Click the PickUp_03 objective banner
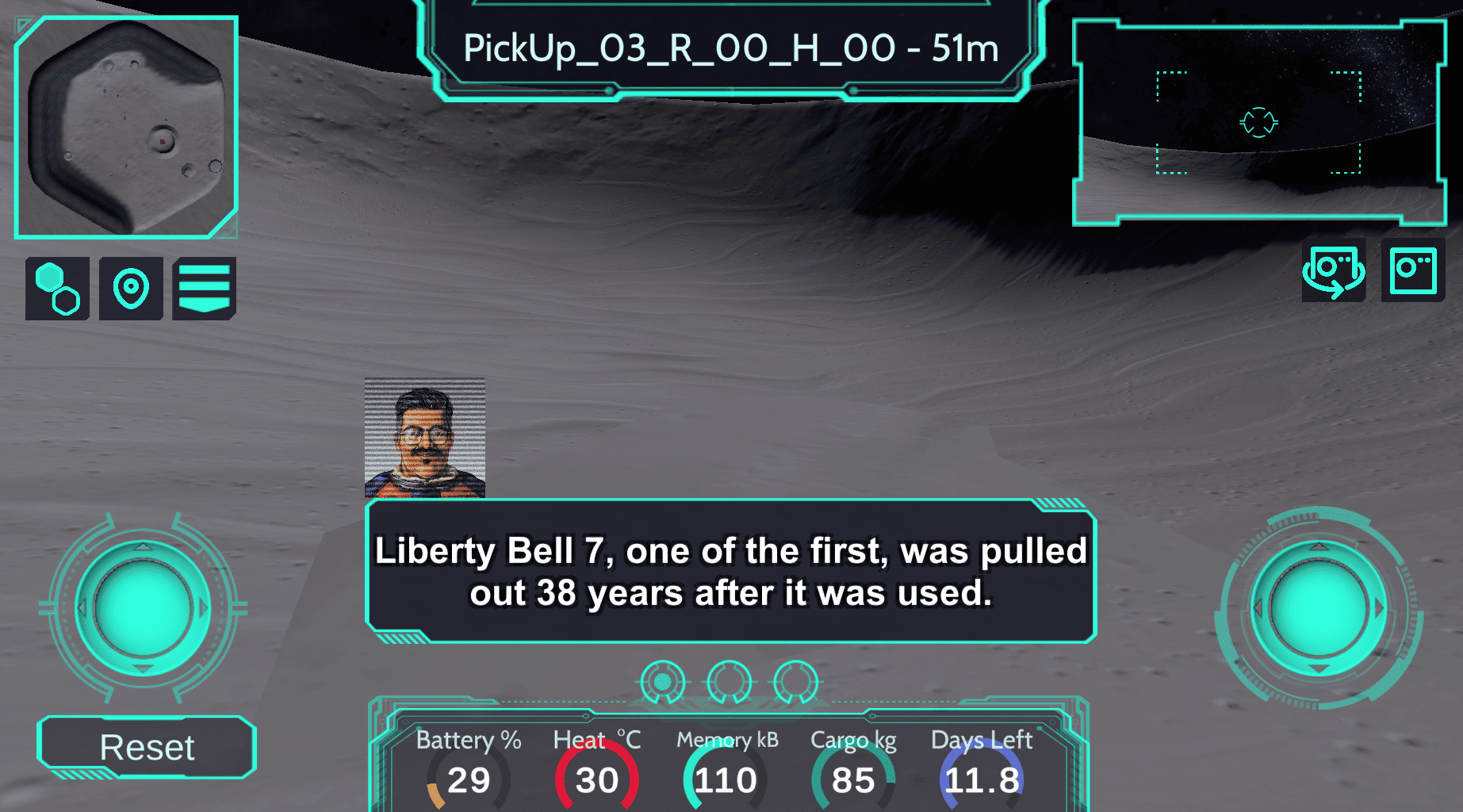 [730, 49]
